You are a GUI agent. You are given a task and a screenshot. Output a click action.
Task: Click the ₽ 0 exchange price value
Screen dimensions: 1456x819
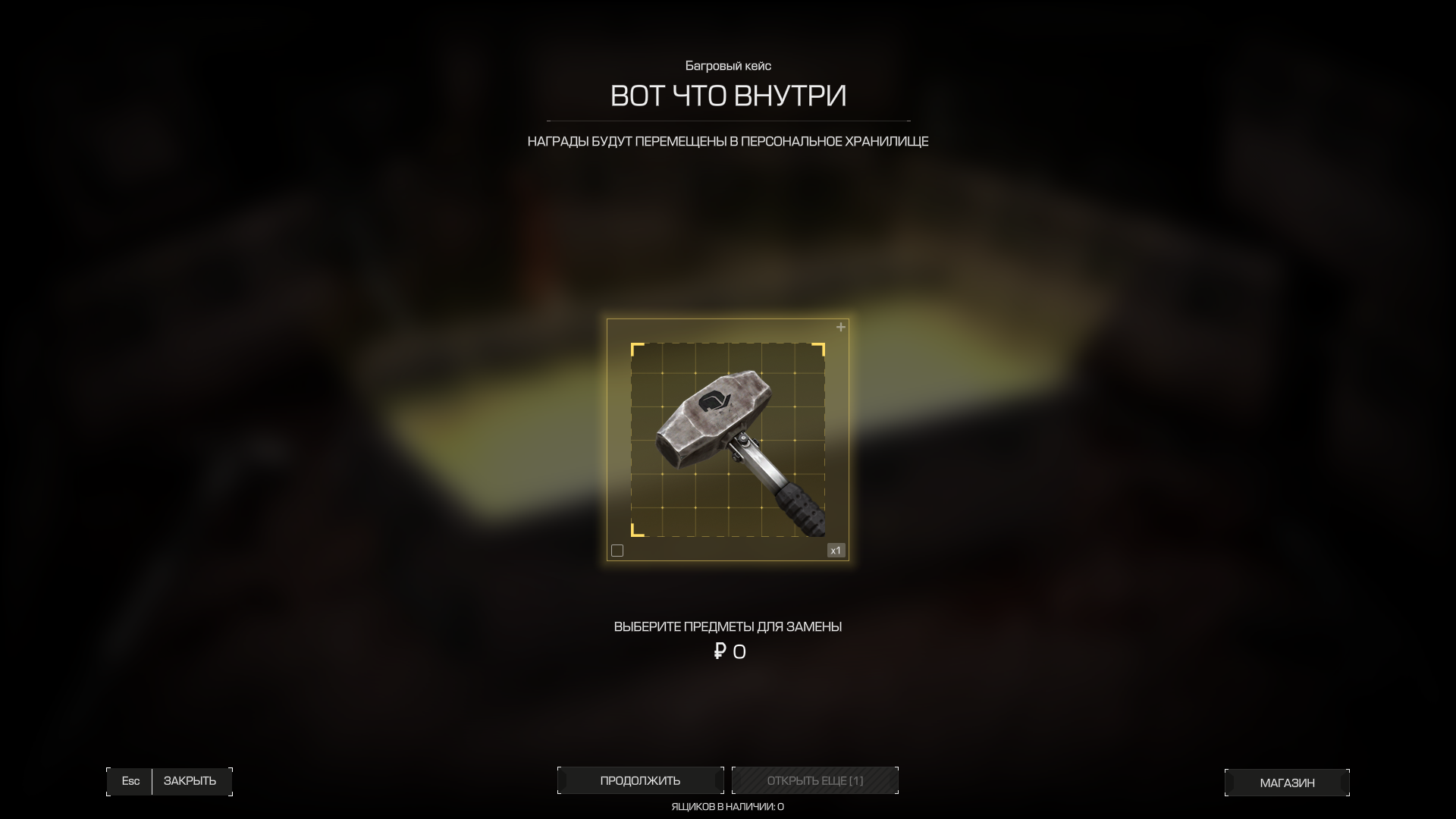point(729,651)
